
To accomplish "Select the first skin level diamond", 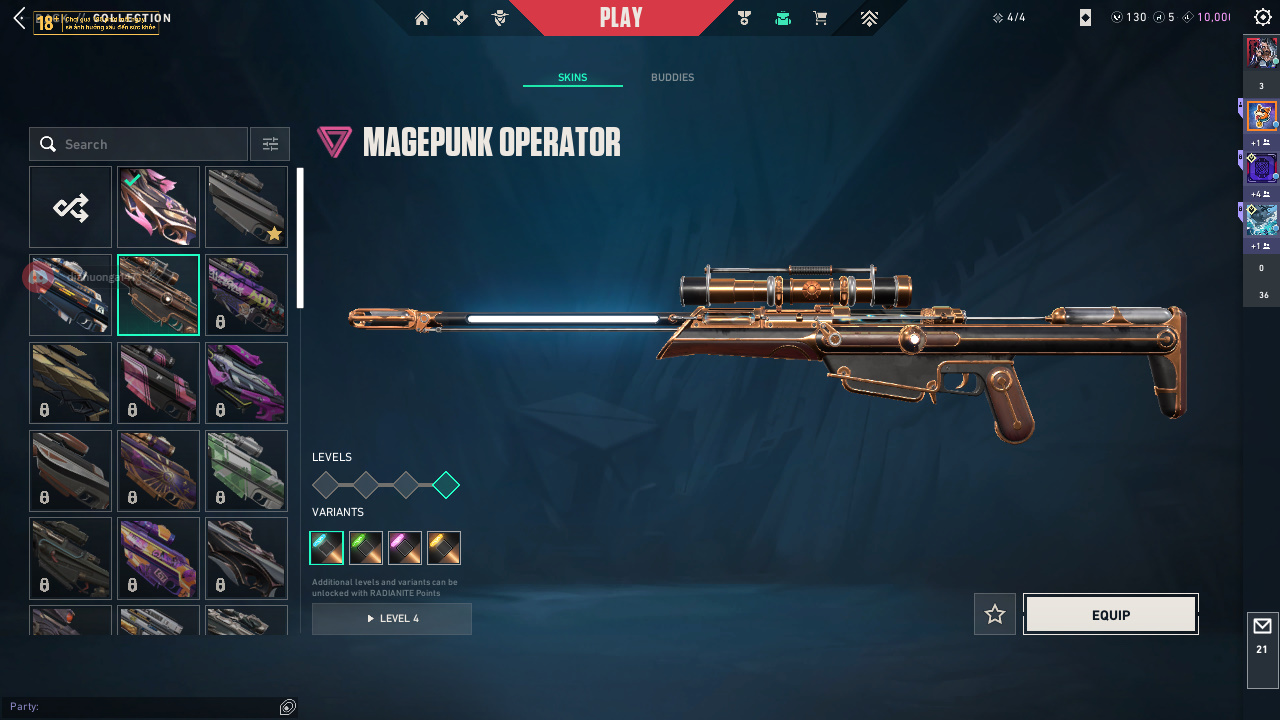I will (x=326, y=486).
